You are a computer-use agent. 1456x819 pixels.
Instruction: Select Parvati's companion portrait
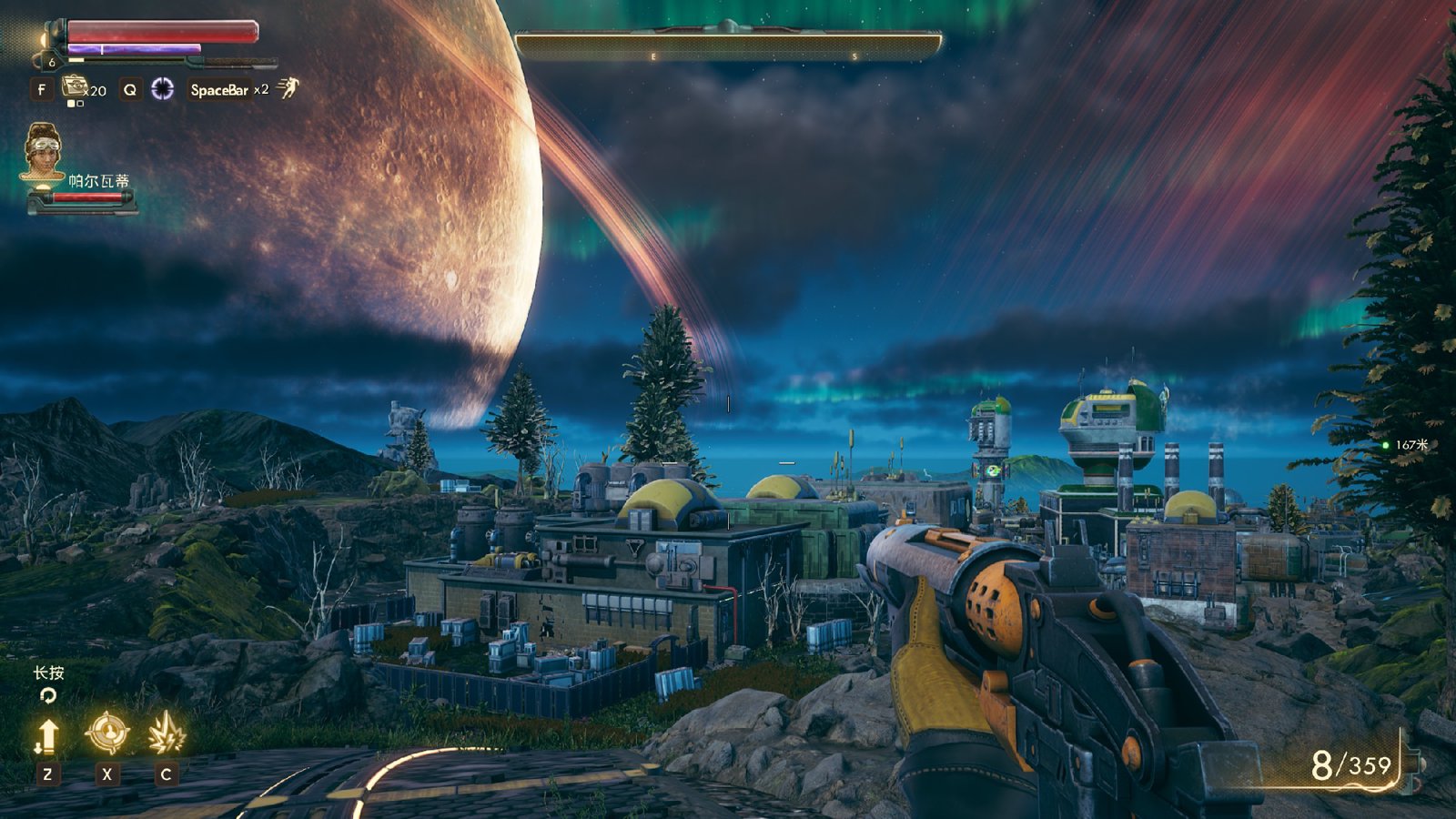click(x=42, y=151)
